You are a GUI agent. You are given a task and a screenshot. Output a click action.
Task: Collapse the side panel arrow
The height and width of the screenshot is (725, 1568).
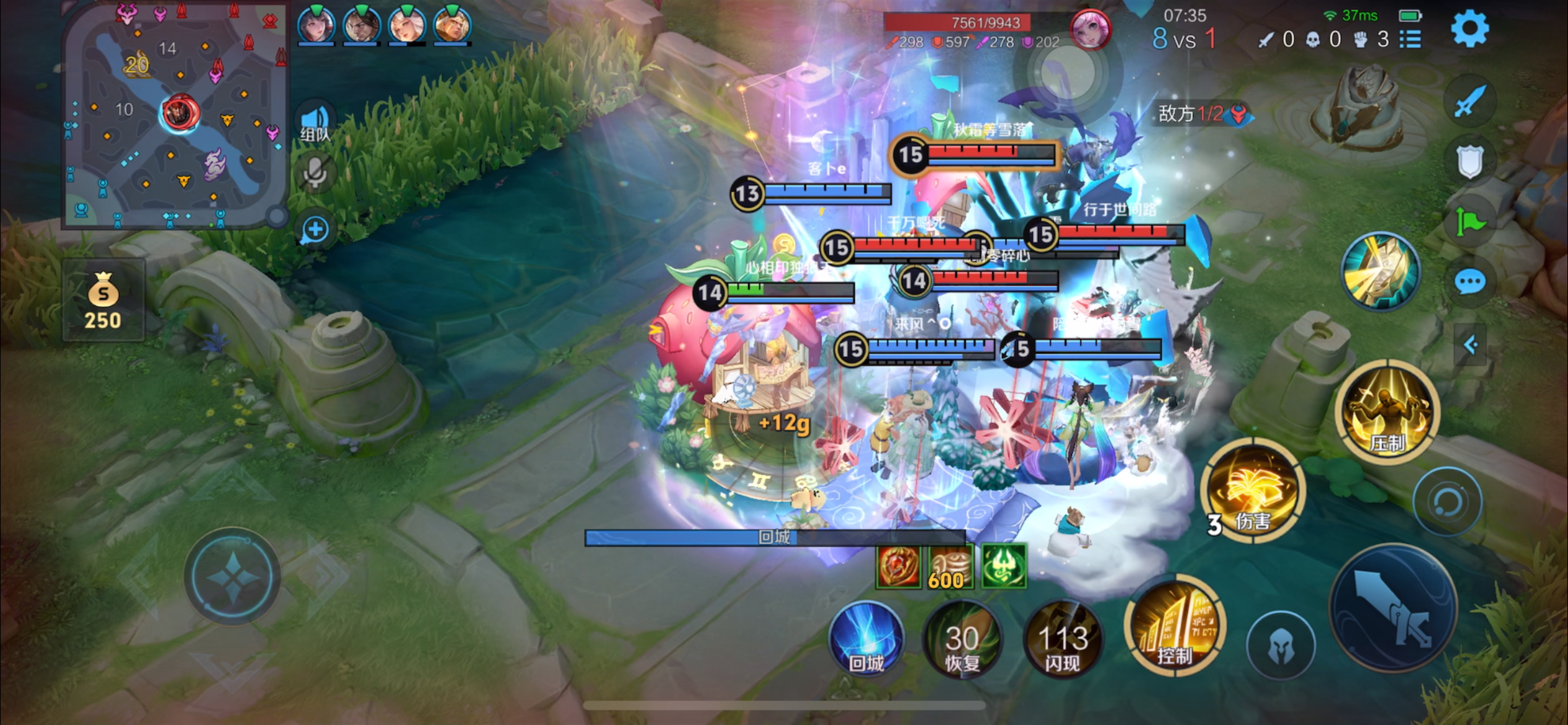click(x=1471, y=345)
